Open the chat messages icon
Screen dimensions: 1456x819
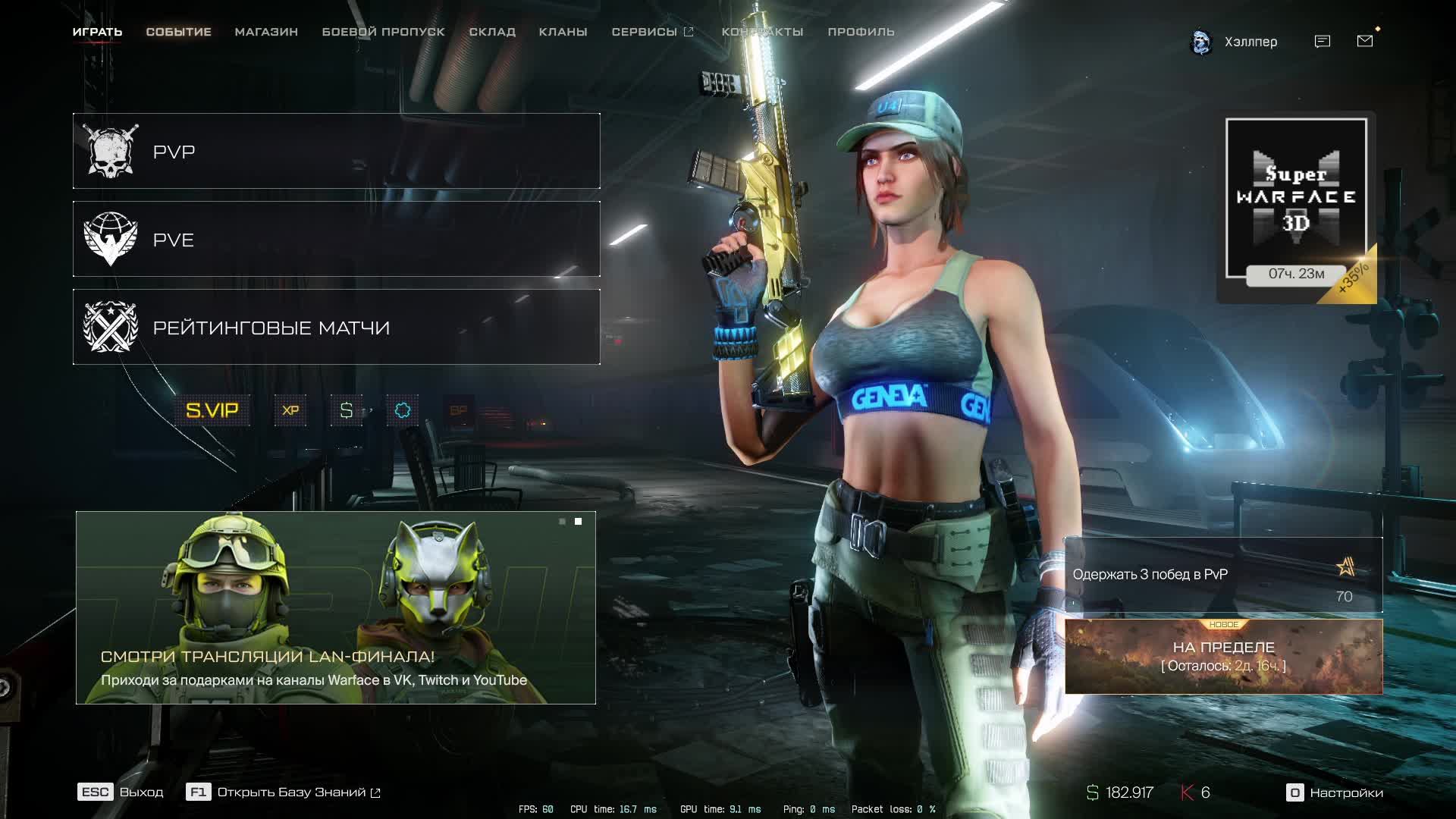(1323, 42)
